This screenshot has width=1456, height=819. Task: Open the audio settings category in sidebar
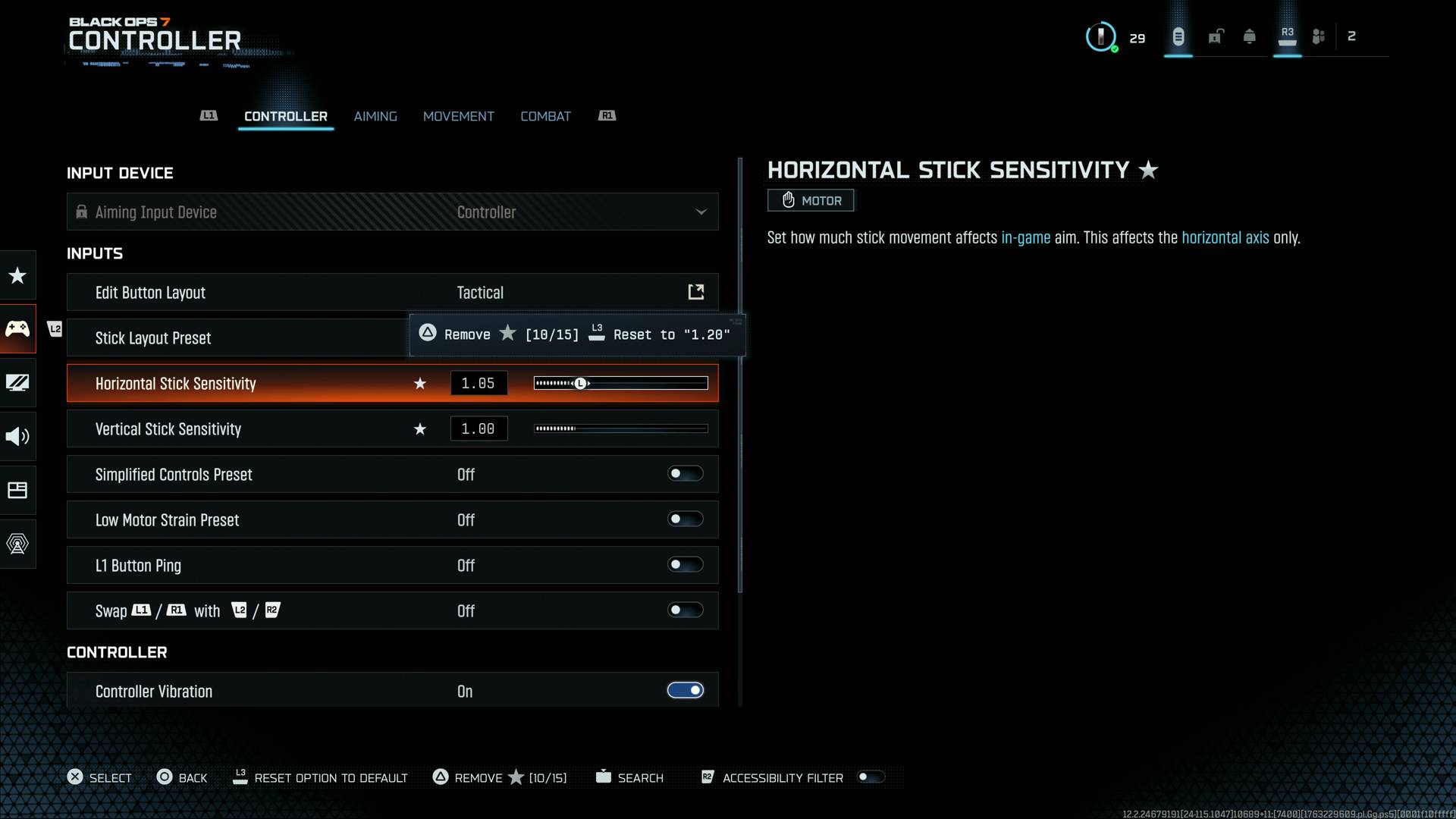[17, 436]
